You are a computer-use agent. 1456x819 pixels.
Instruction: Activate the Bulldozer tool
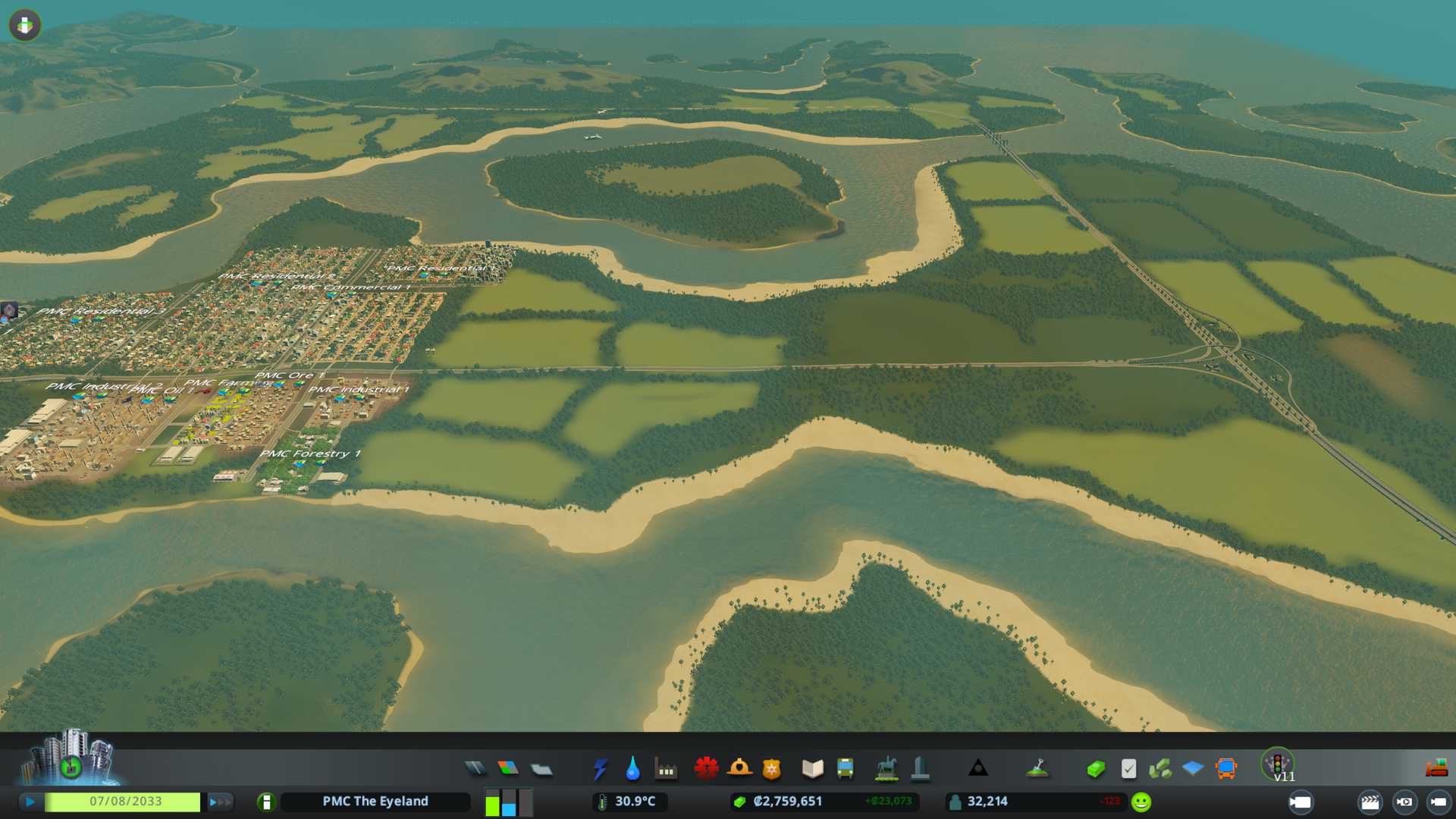click(x=1436, y=769)
